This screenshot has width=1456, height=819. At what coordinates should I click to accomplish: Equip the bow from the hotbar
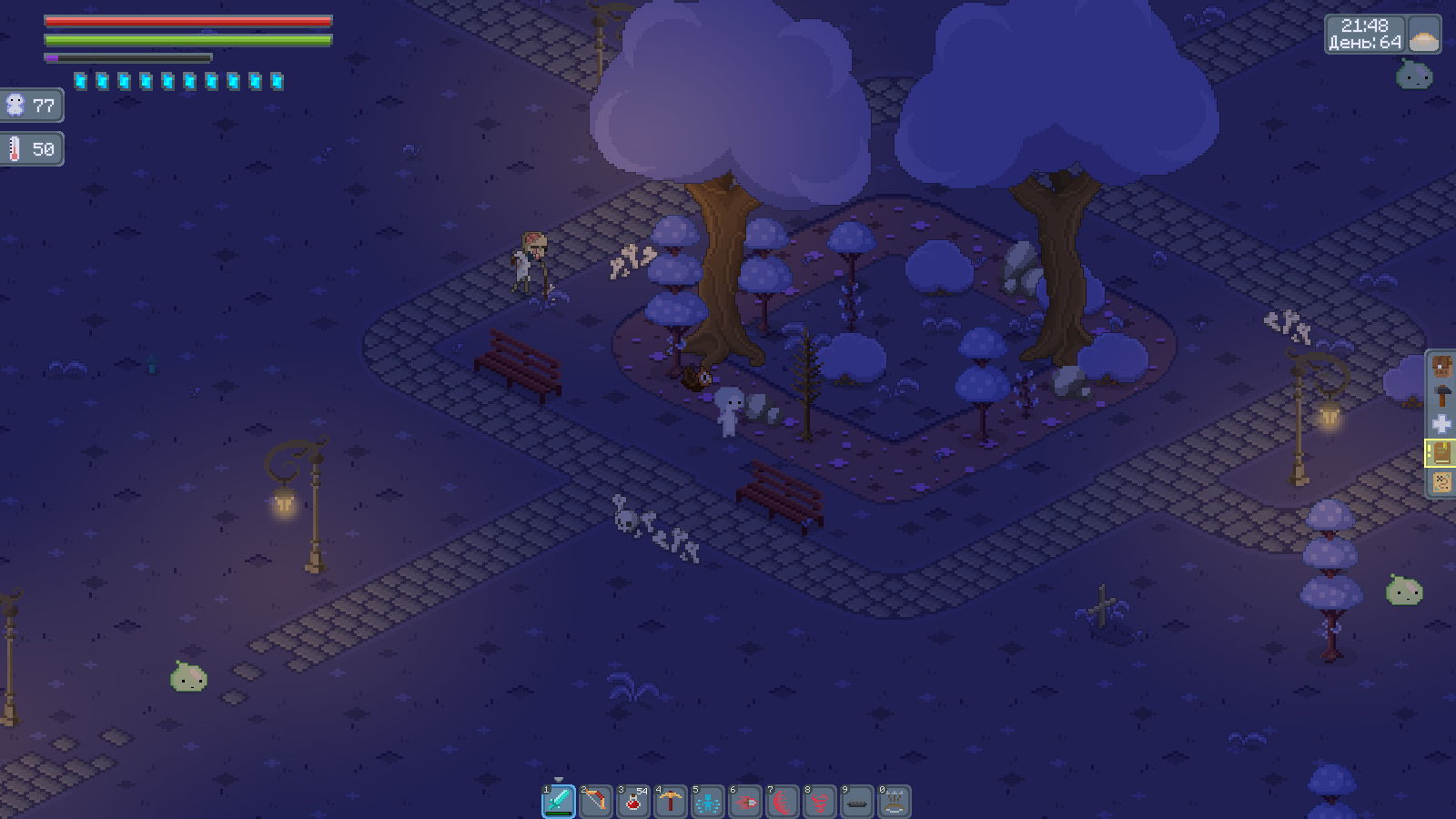click(596, 802)
